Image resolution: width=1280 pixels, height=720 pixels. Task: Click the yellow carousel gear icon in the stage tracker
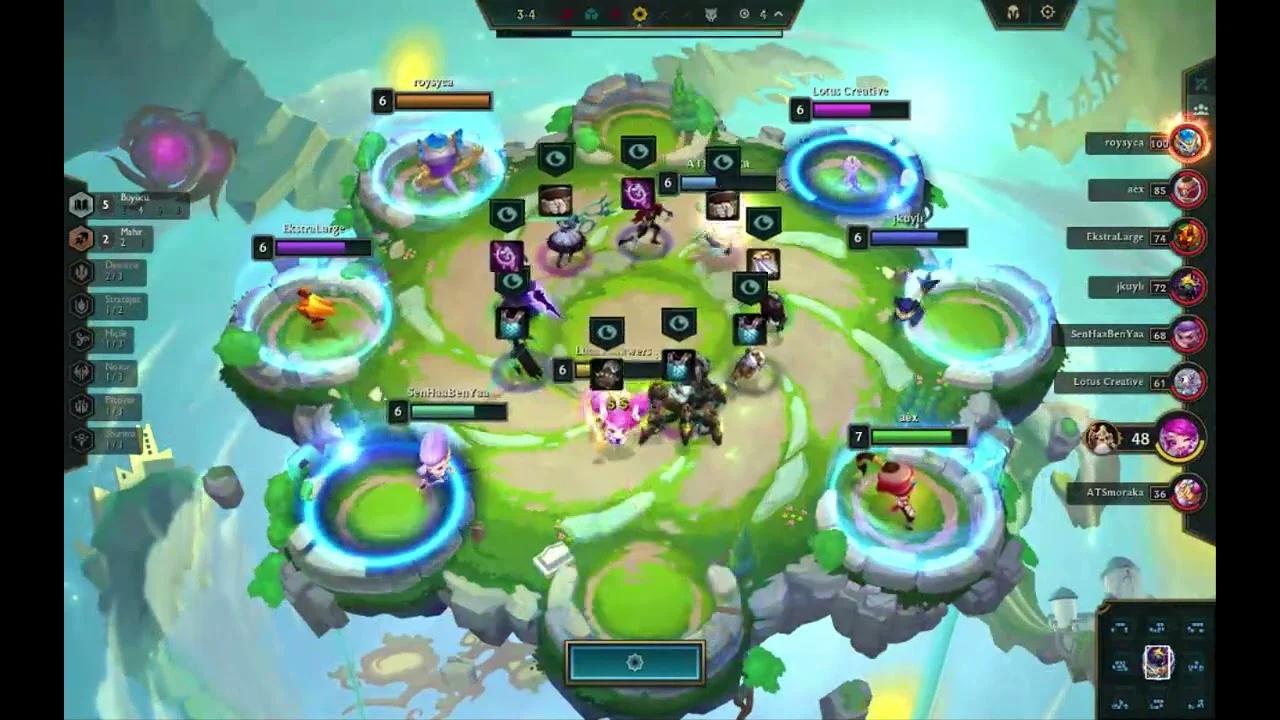coord(640,14)
